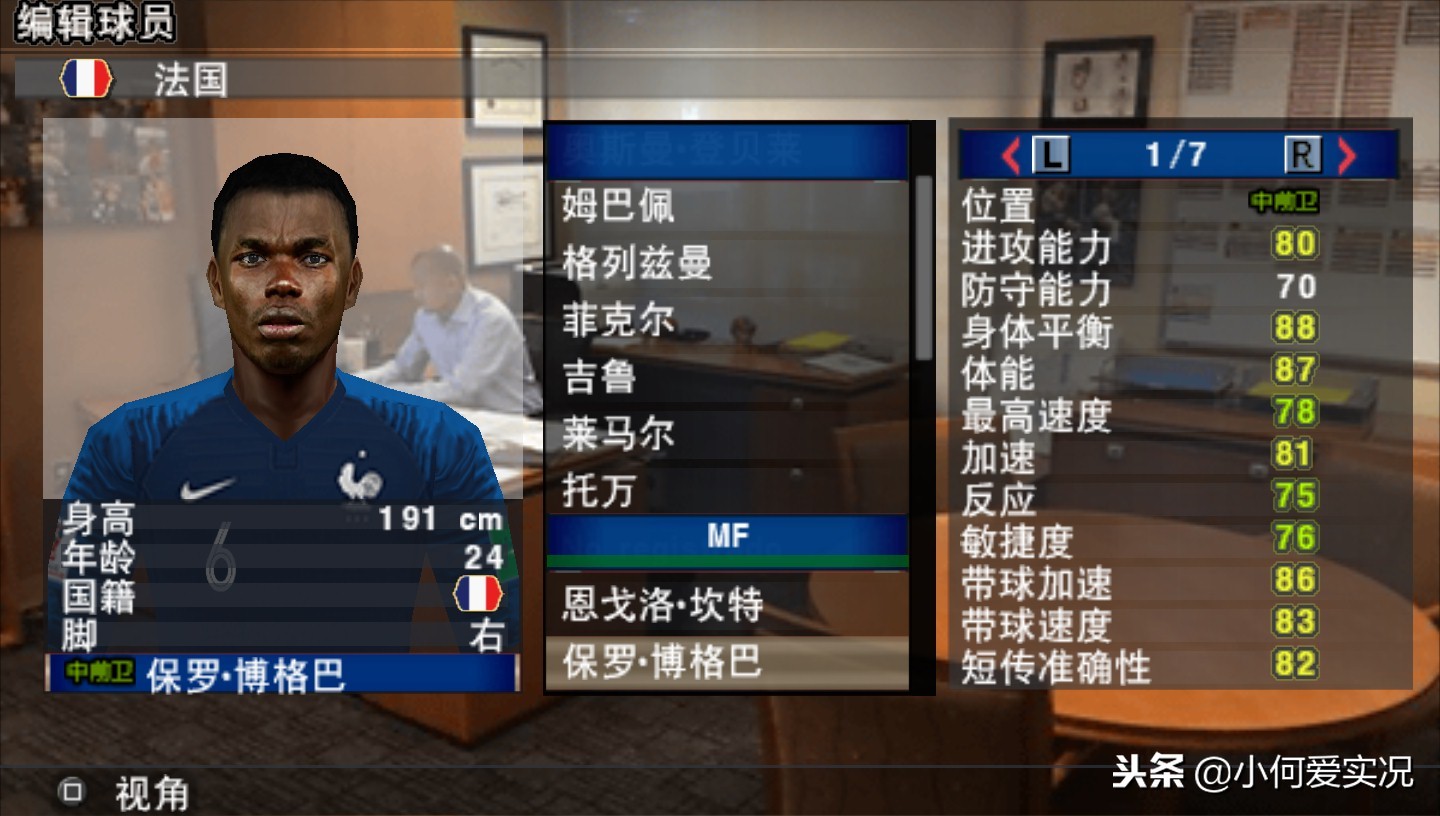Viewport: 1440px width, 816px height.
Task: Select the MF section header in the player list
Action: pyautogui.click(x=729, y=536)
